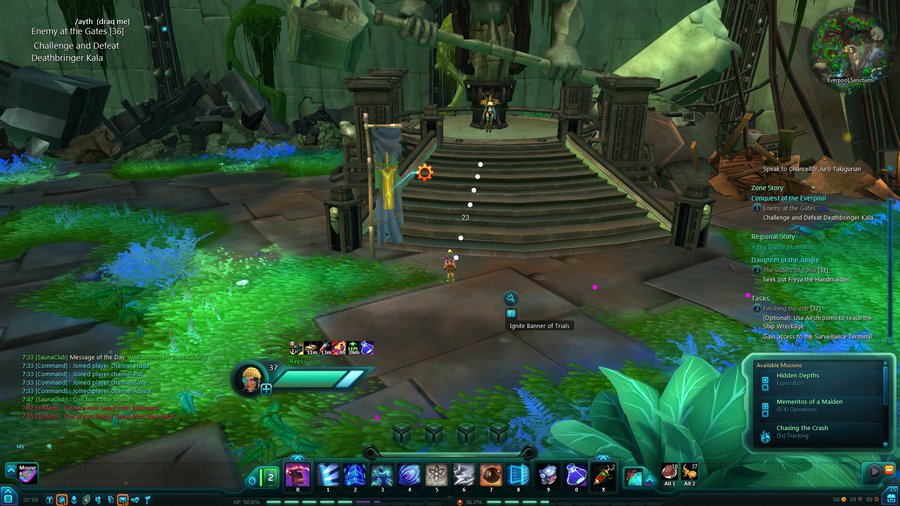Choose the Chasing the Crash tracking mission
Image resolution: width=900 pixels, height=506 pixels.
click(x=812, y=432)
